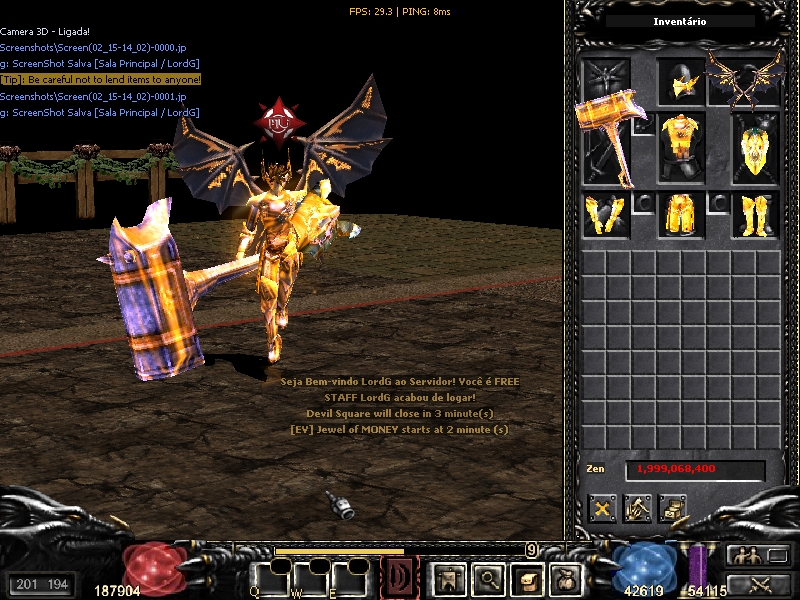Click the pendant slot beside the hammer

[645, 124]
